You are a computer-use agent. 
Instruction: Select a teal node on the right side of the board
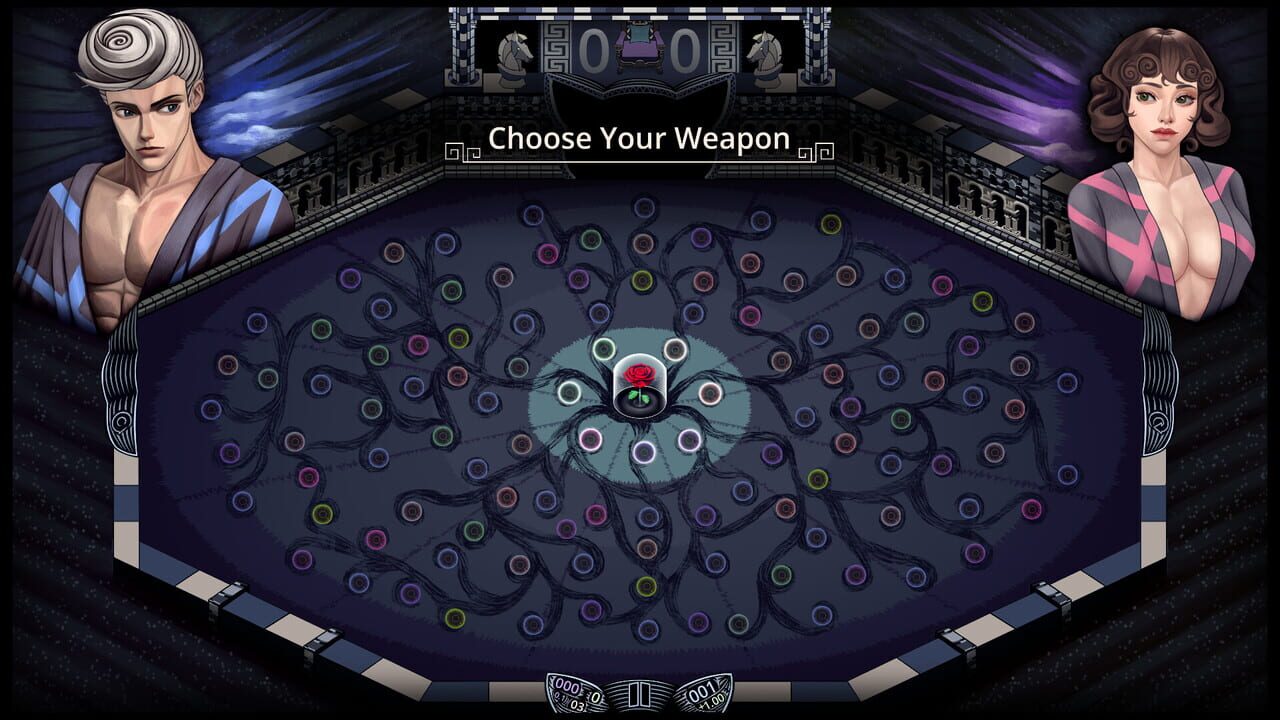(x=915, y=322)
